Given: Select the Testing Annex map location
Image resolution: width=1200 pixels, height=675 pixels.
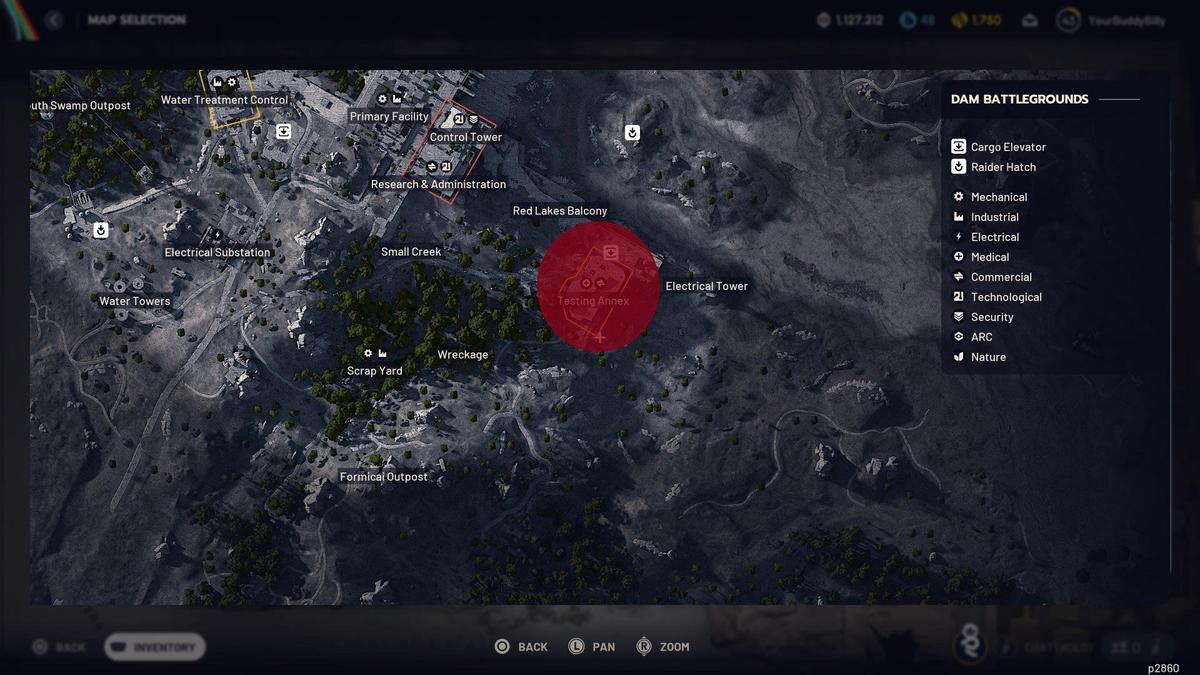Looking at the screenshot, I should [x=594, y=300].
